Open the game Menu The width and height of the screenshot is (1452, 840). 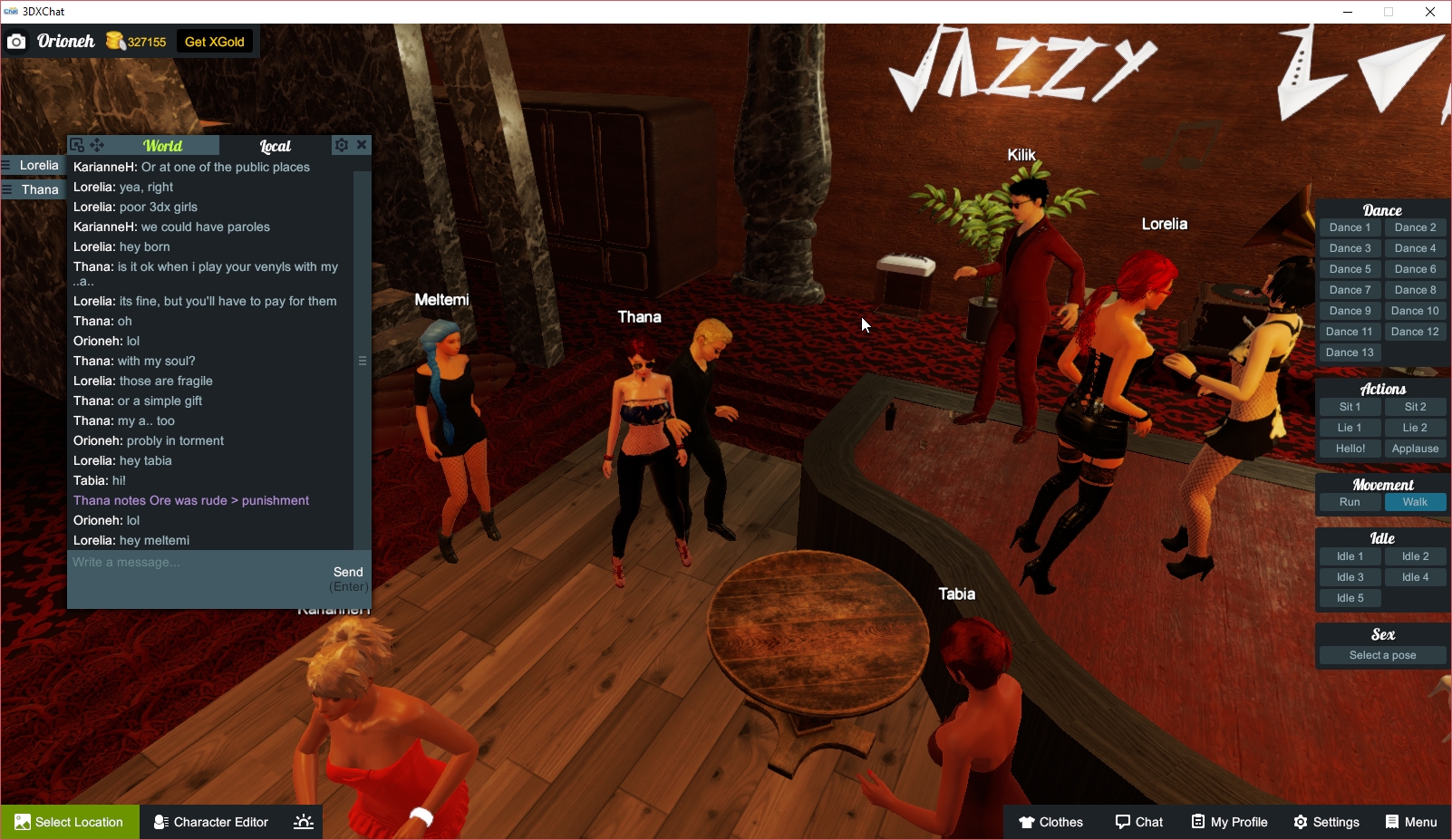pos(1410,822)
